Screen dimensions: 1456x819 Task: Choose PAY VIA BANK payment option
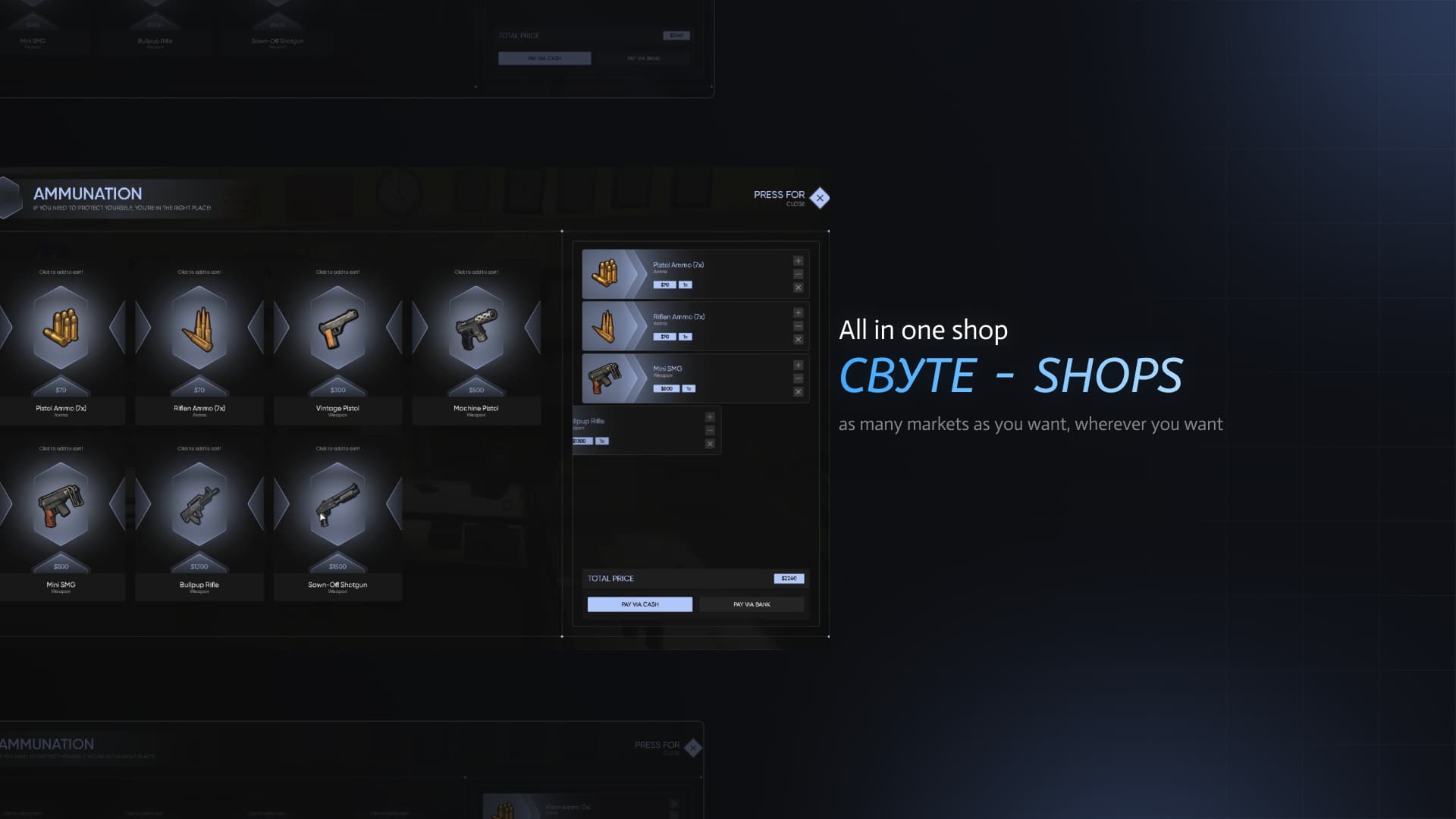pos(752,604)
